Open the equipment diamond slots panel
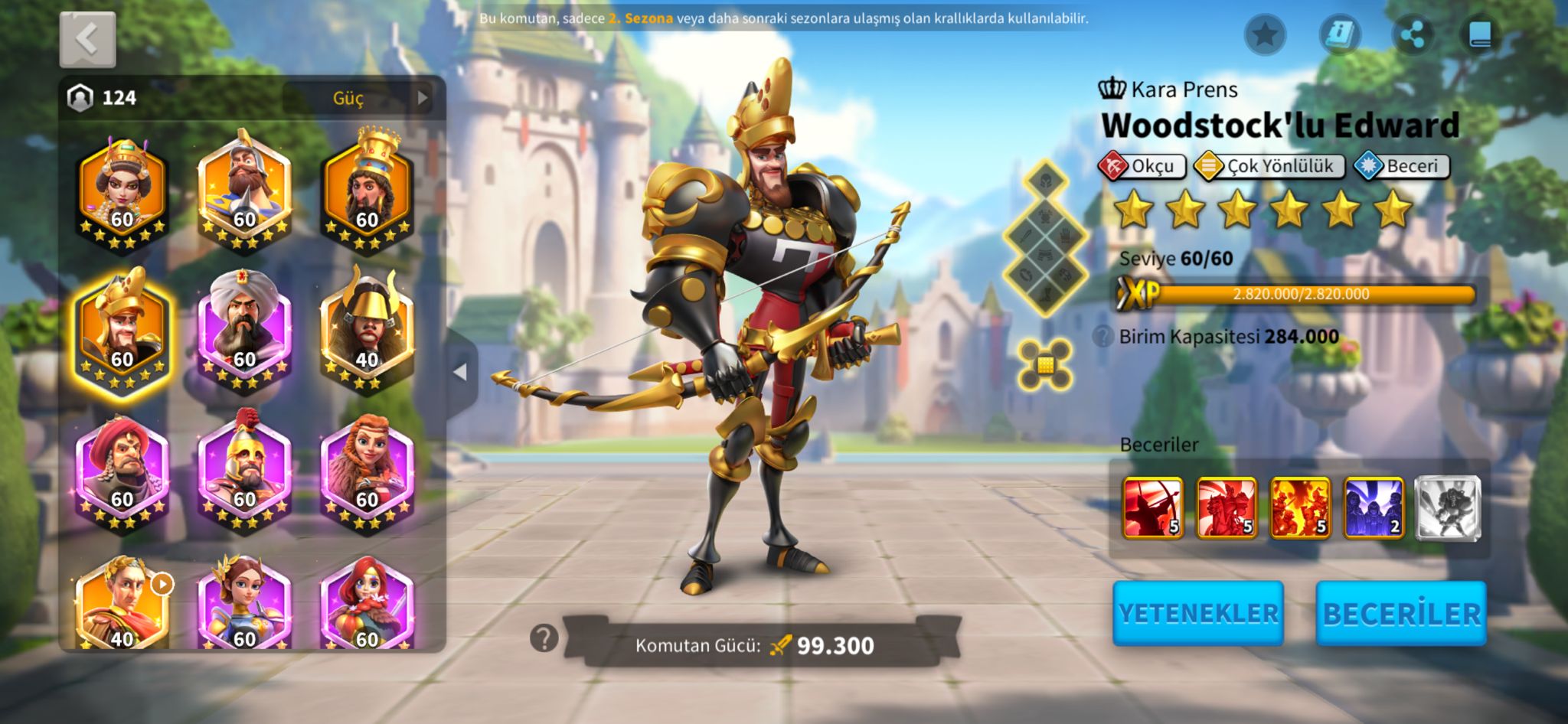Image resolution: width=1568 pixels, height=724 pixels. coord(1045,237)
